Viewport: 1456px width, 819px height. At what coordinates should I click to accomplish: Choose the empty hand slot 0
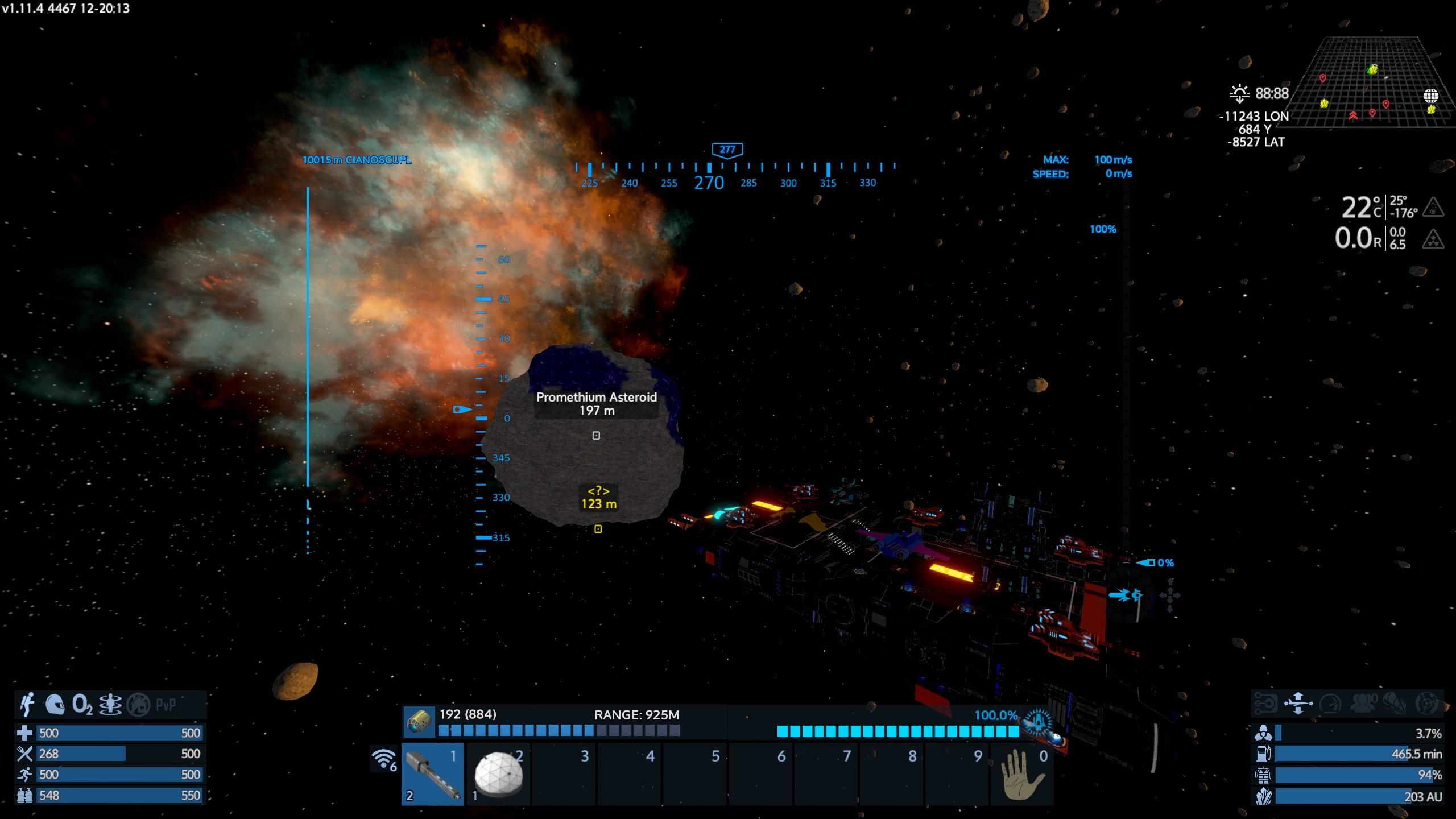1022,773
